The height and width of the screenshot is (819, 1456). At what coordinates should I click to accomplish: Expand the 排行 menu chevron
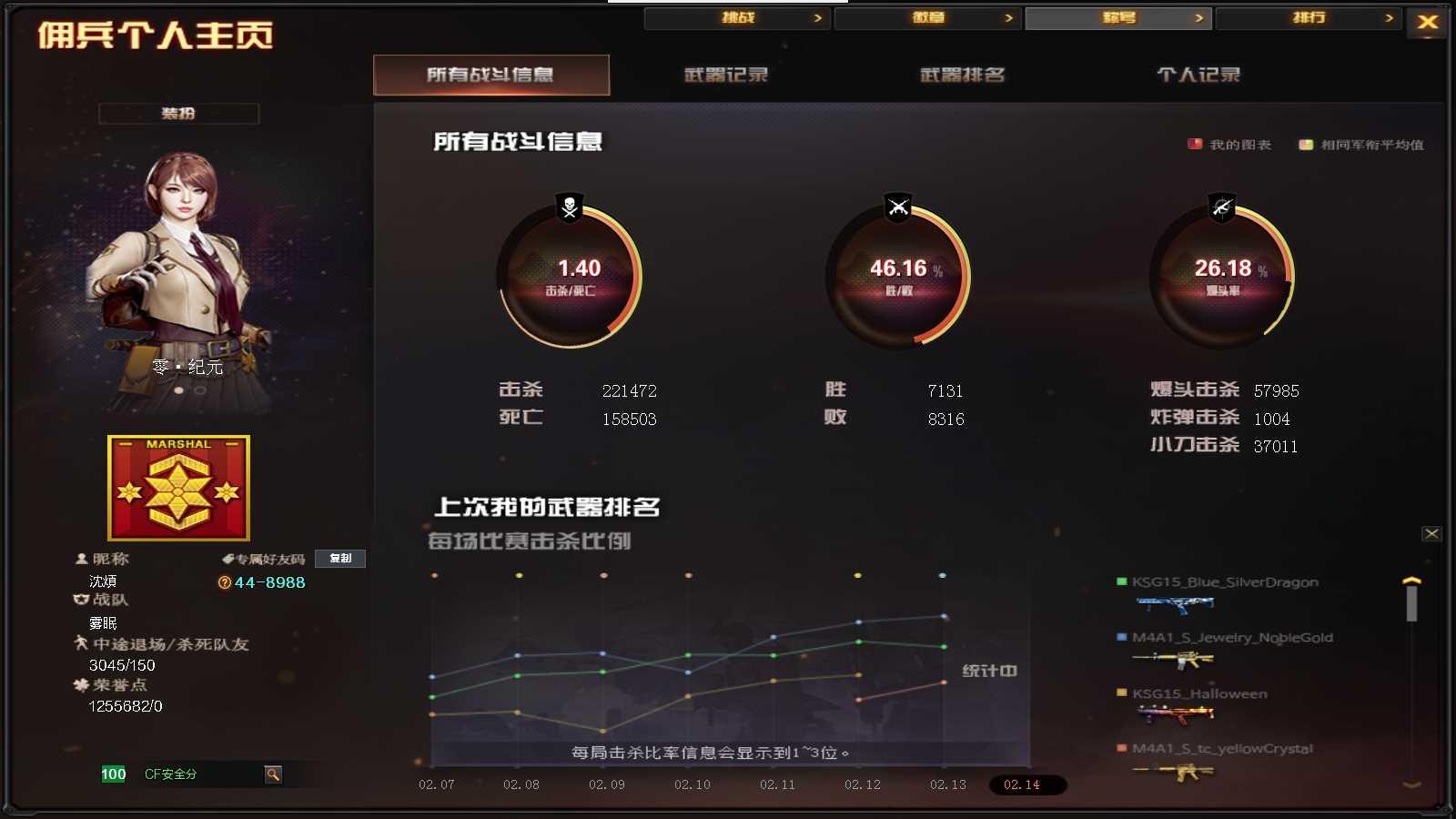click(x=1390, y=17)
